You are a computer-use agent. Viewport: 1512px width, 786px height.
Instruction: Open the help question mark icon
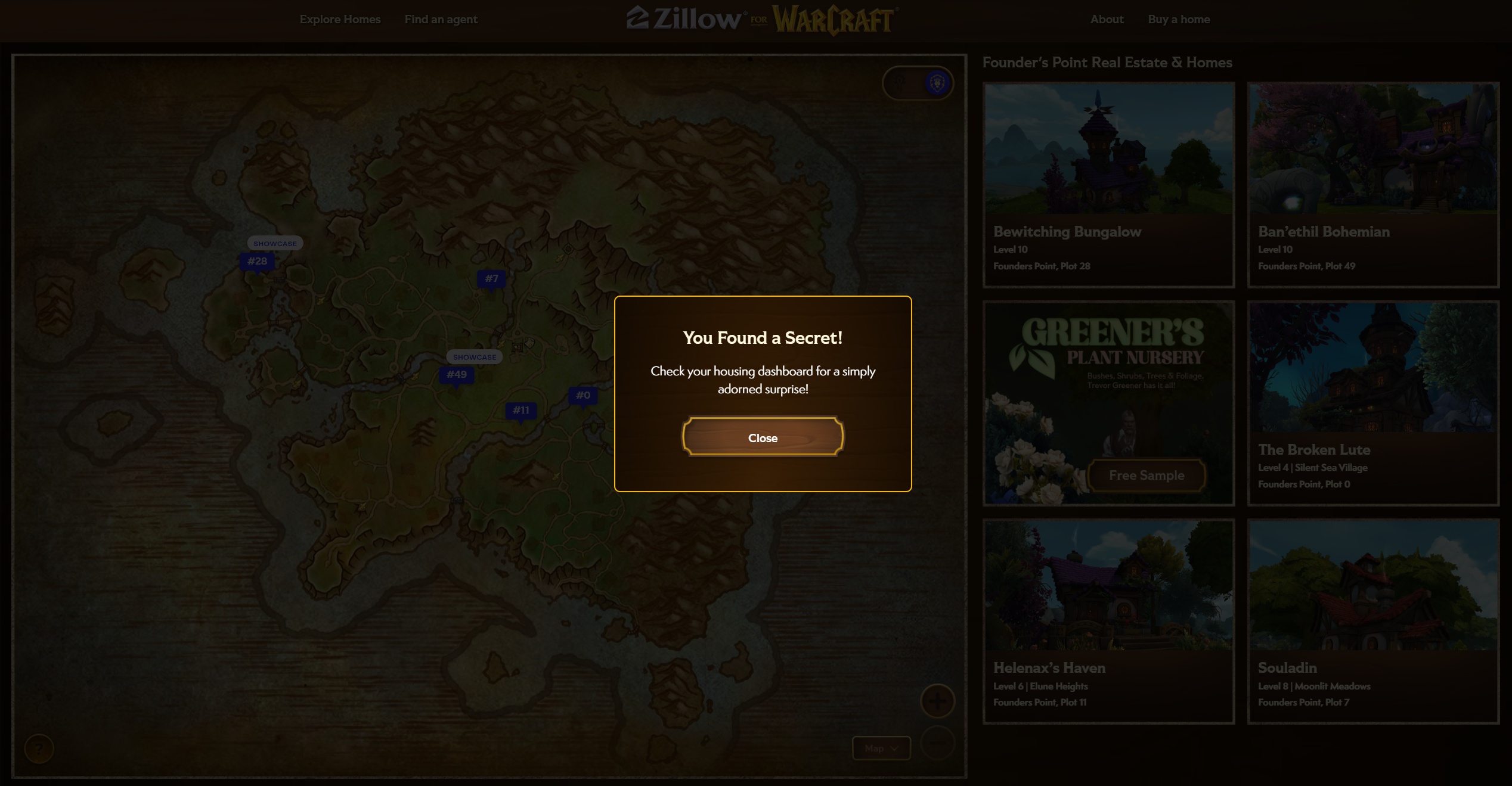tap(39, 749)
